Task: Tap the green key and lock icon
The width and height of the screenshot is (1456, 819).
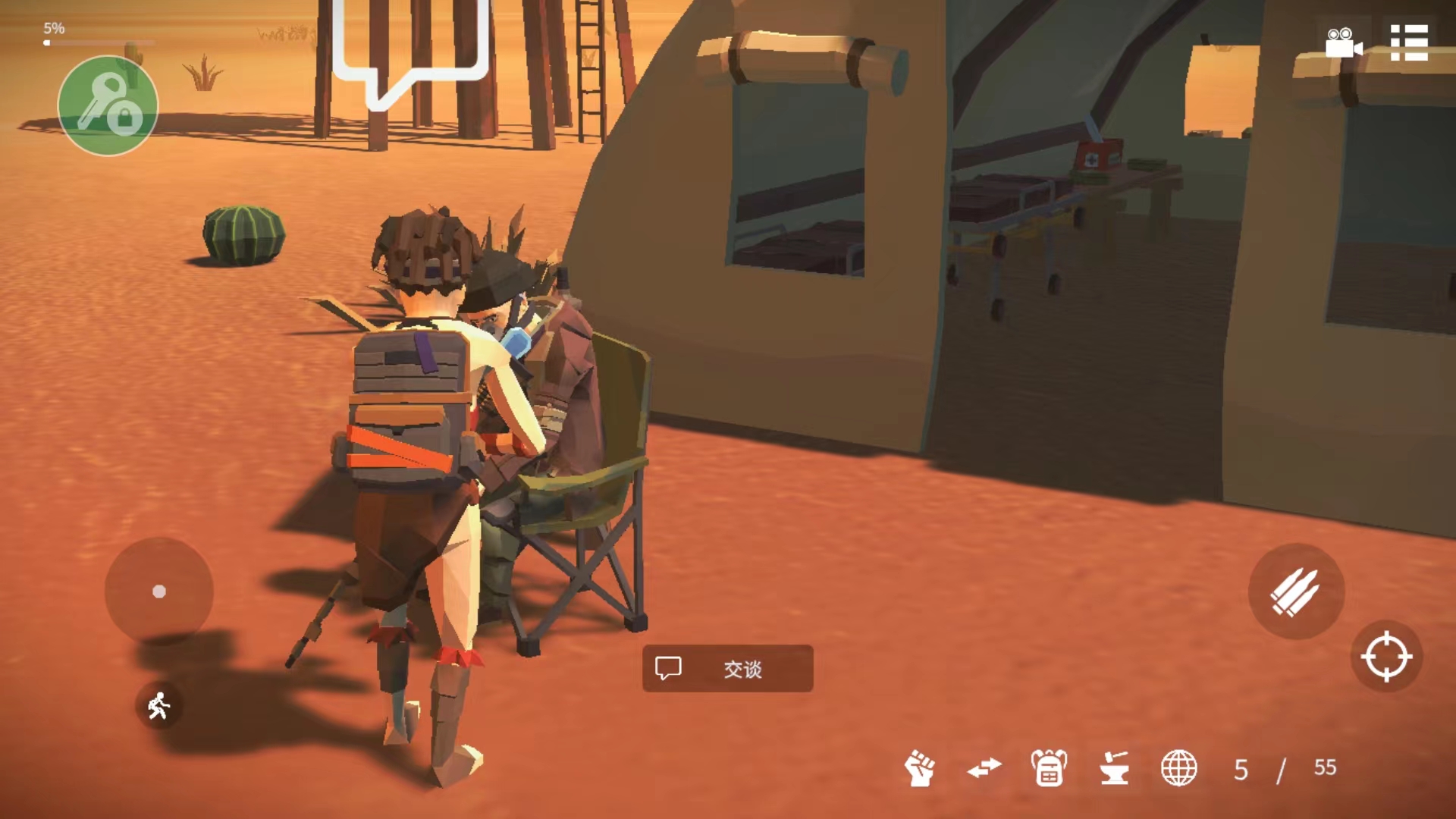Action: 108,105
